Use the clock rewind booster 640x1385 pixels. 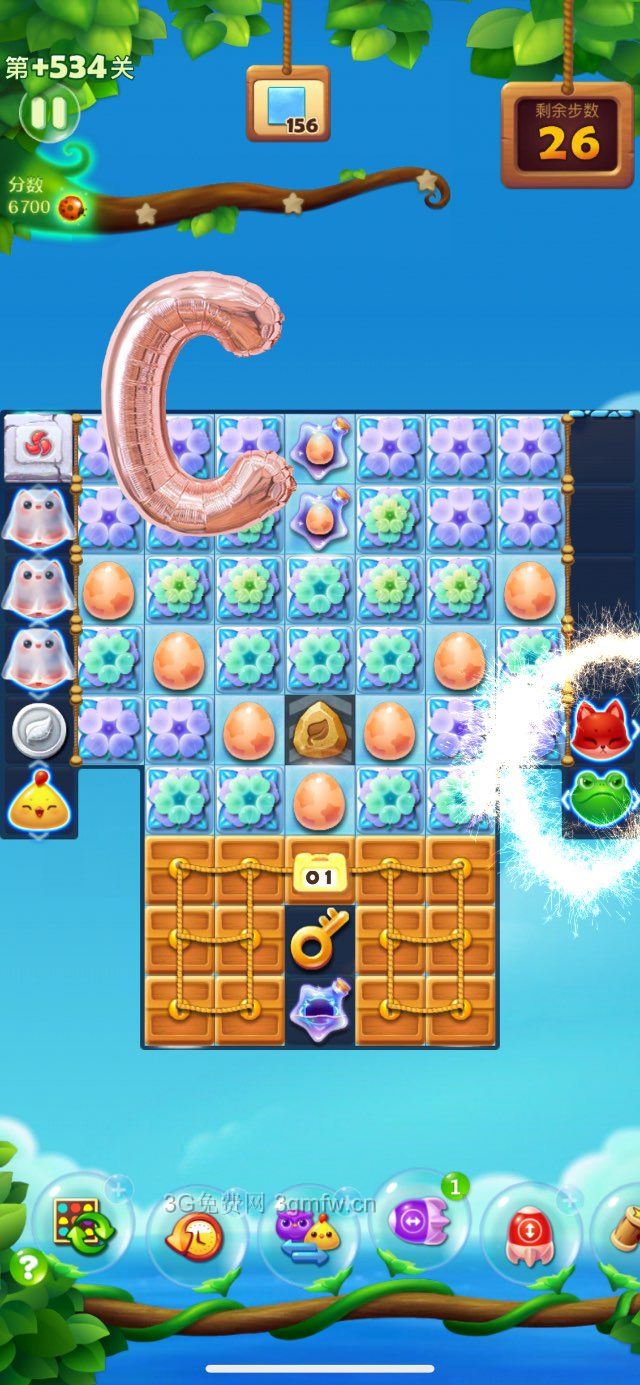coord(196,1234)
